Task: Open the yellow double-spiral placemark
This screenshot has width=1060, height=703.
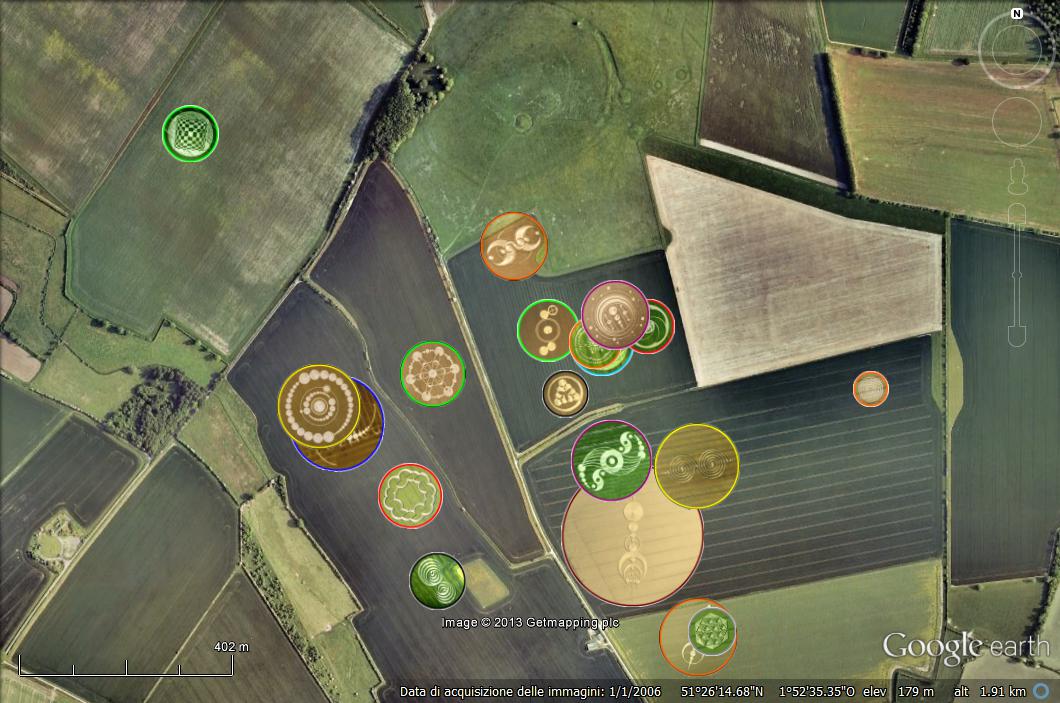Action: coord(697,466)
